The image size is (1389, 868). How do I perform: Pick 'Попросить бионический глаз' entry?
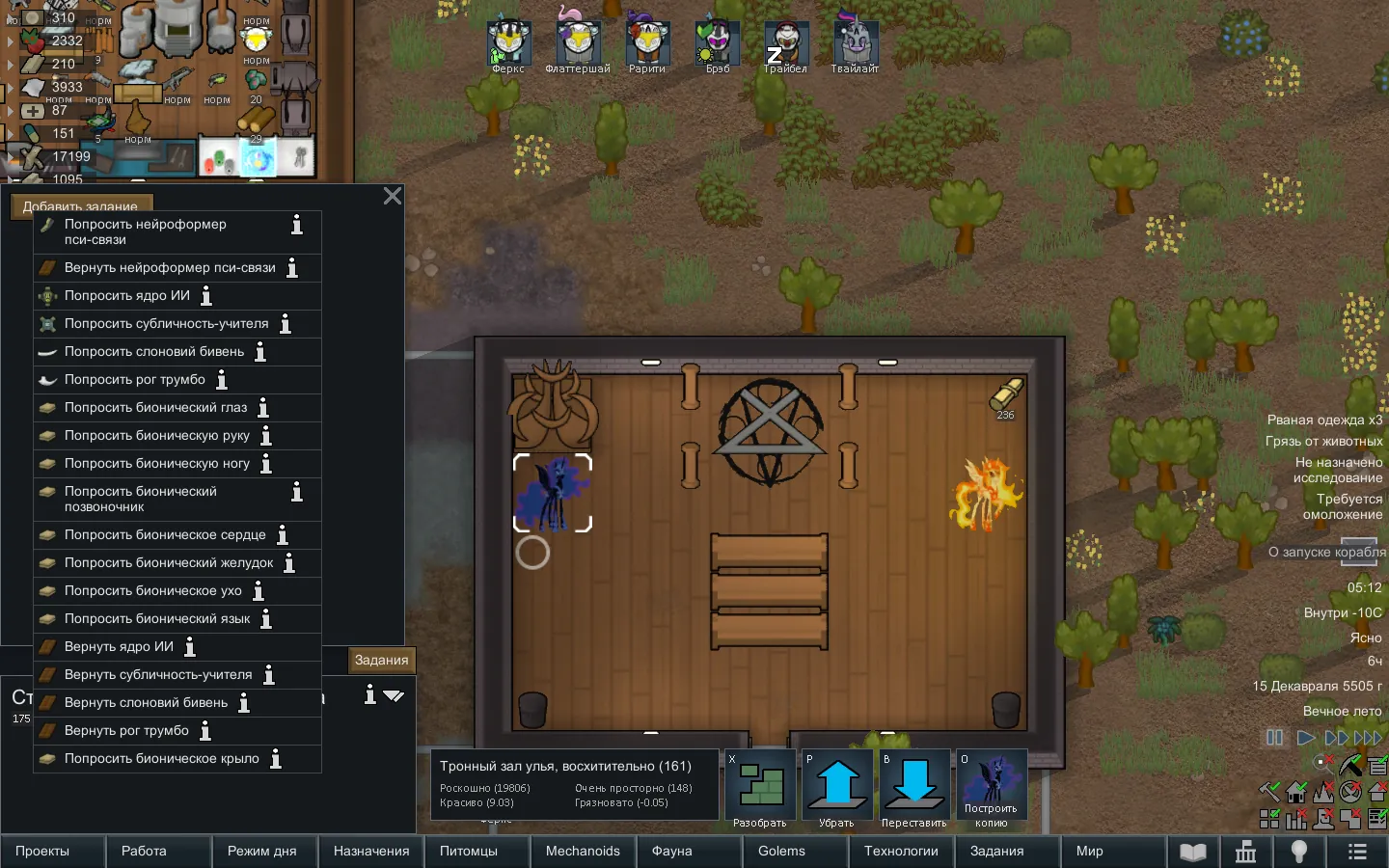point(155,408)
